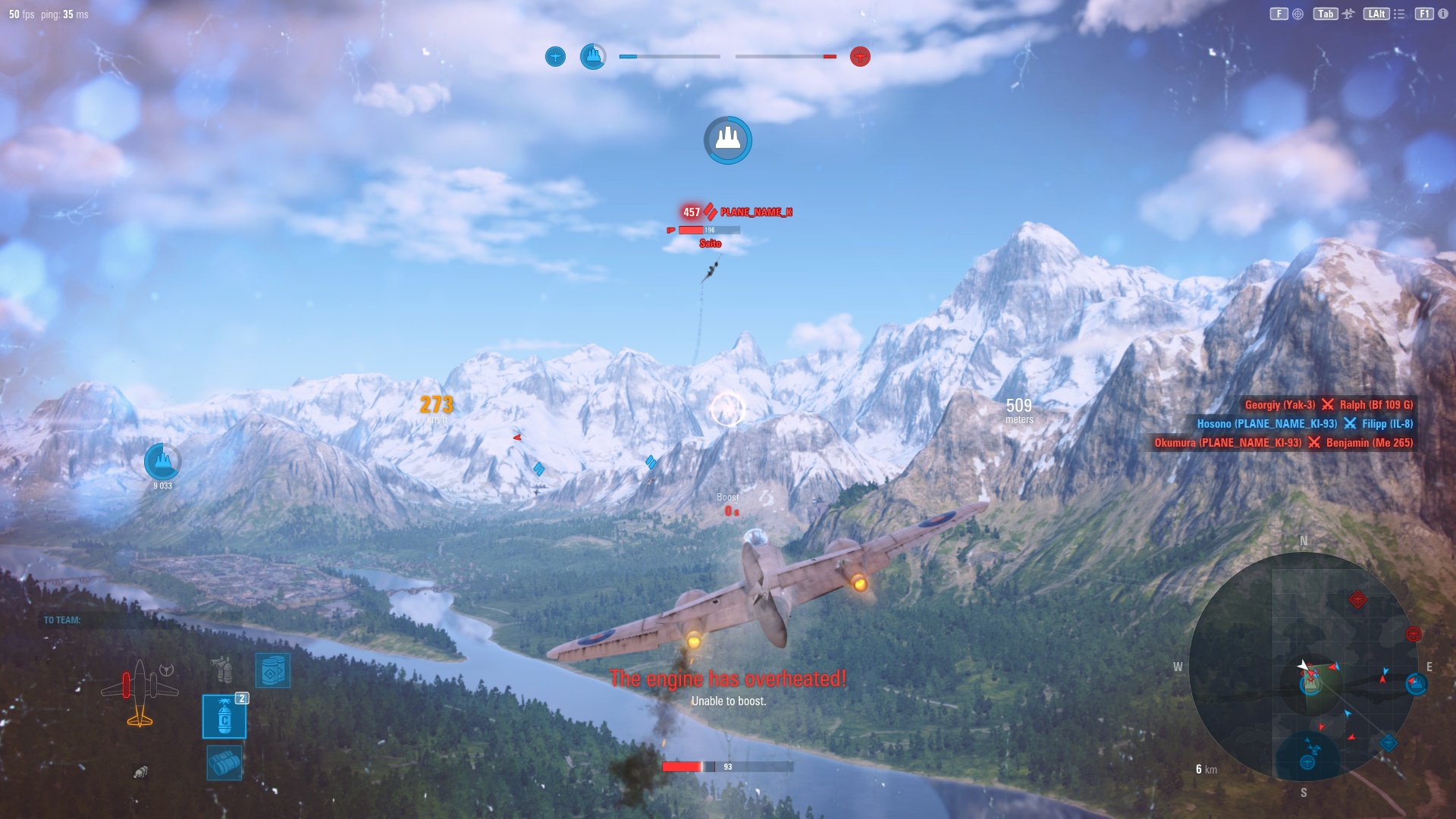The image size is (1456, 819).
Task: Click the Boost indicator showing 0 s
Action: coord(729,504)
